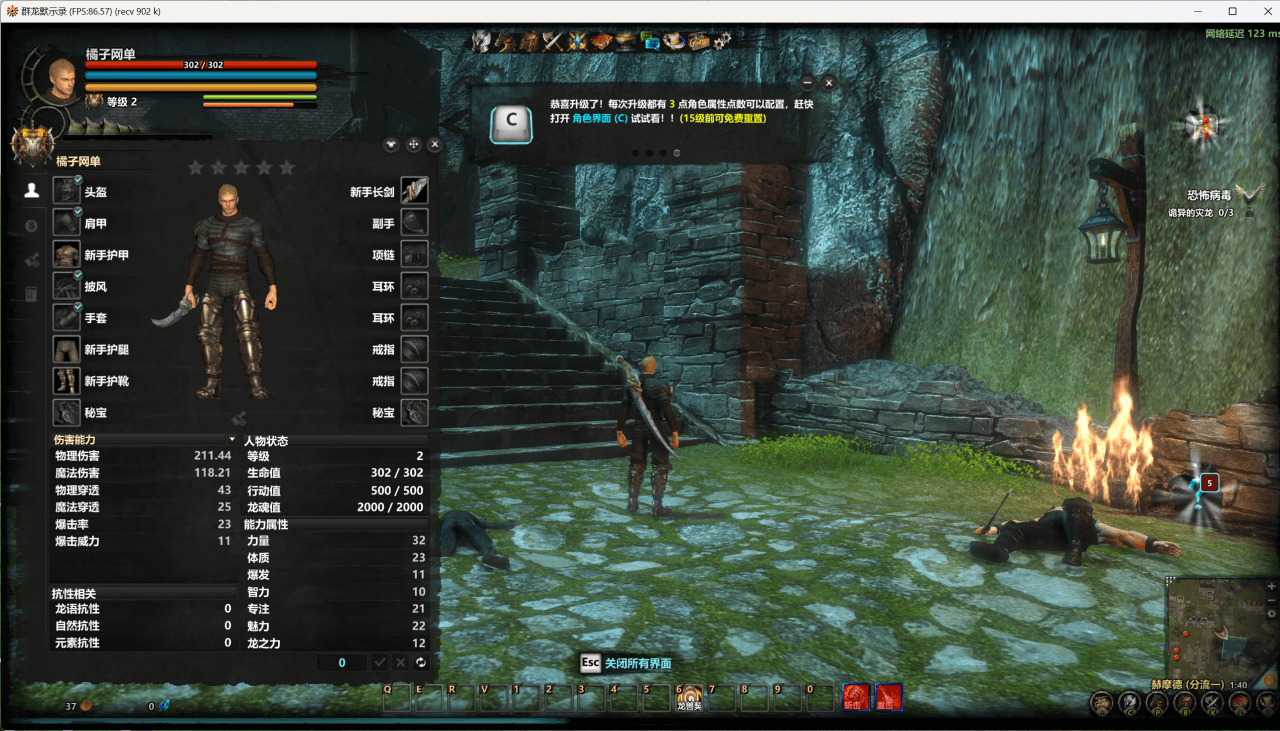Select the 新手护靴 boots slot
1280x731 pixels.
pos(66,381)
